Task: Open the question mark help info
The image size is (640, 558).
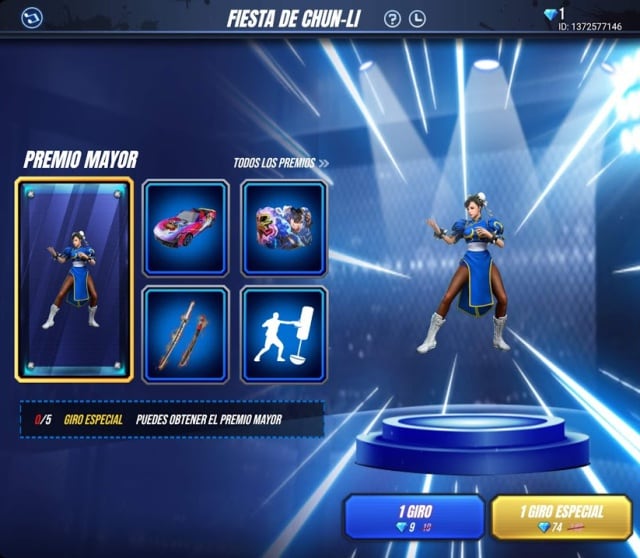Action: 392,18
